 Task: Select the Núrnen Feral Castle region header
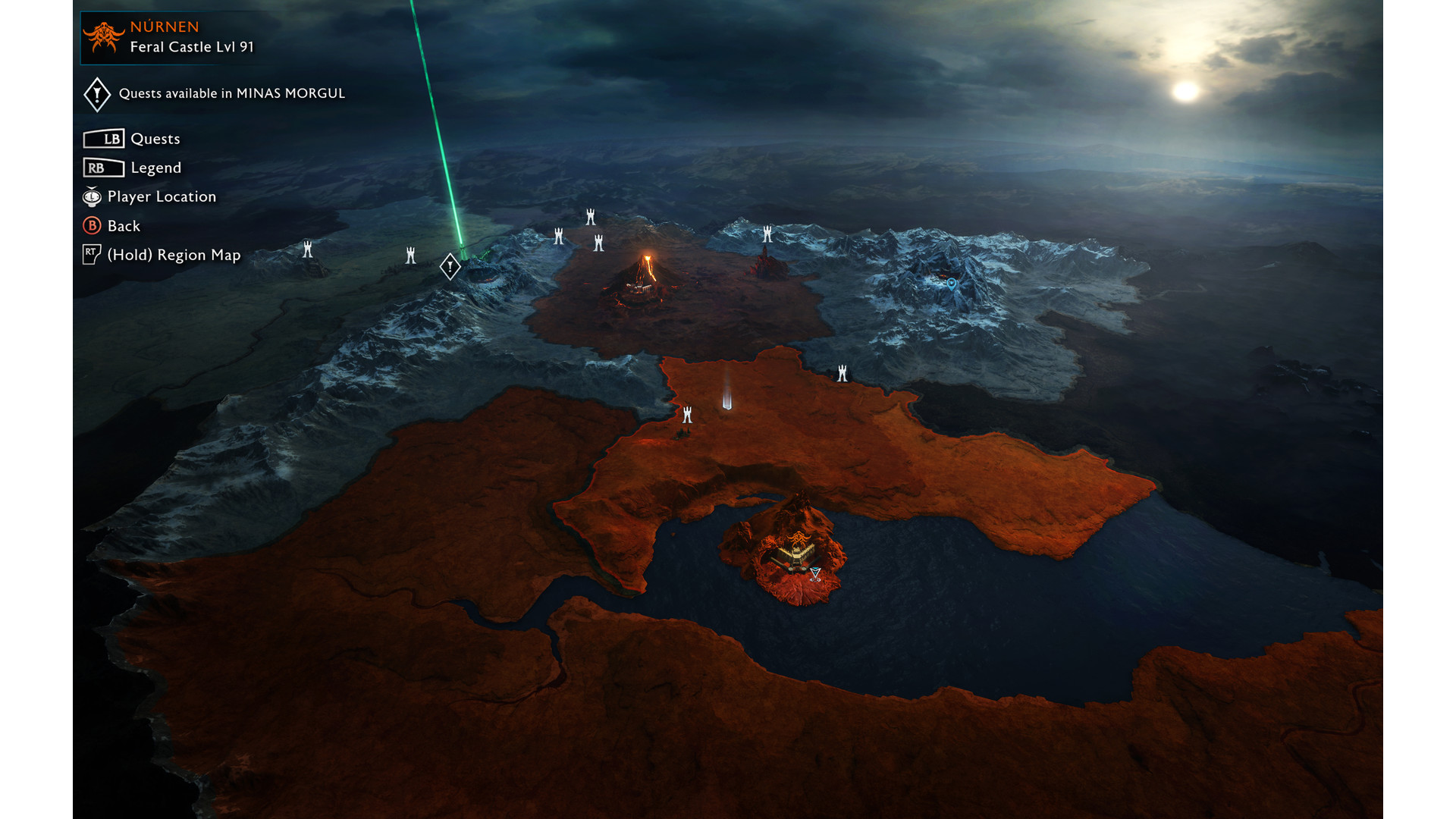pos(169,37)
